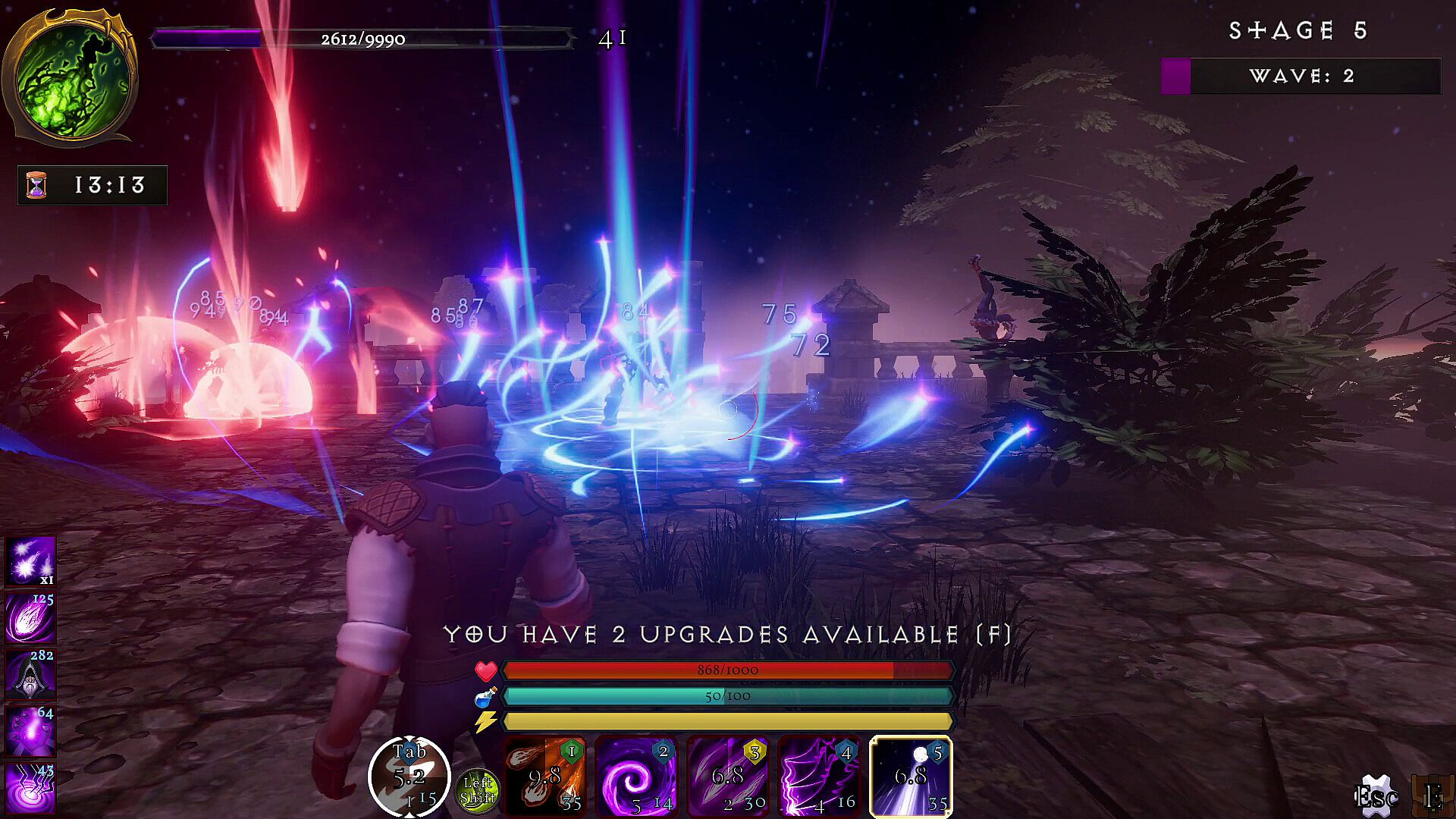Image resolution: width=1456 pixels, height=819 pixels.
Task: Cast the purple vortex spiral ability
Action: click(636, 777)
